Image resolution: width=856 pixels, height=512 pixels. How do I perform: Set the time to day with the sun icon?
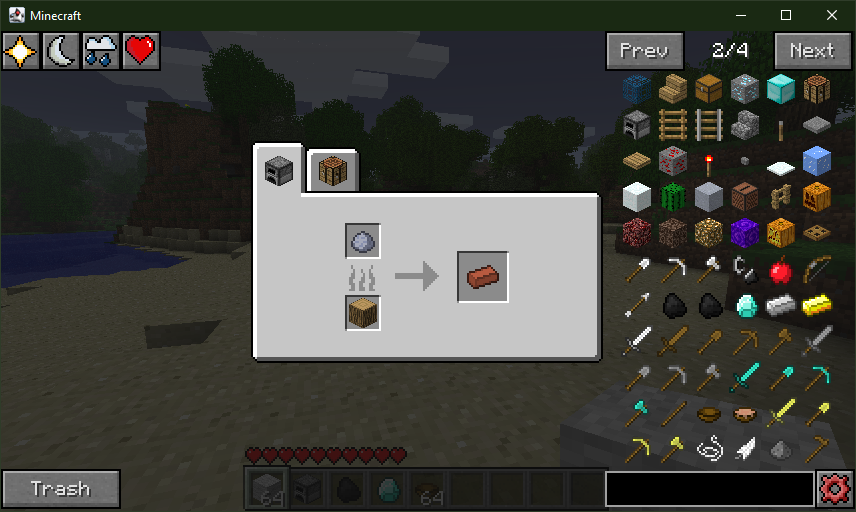point(20,51)
